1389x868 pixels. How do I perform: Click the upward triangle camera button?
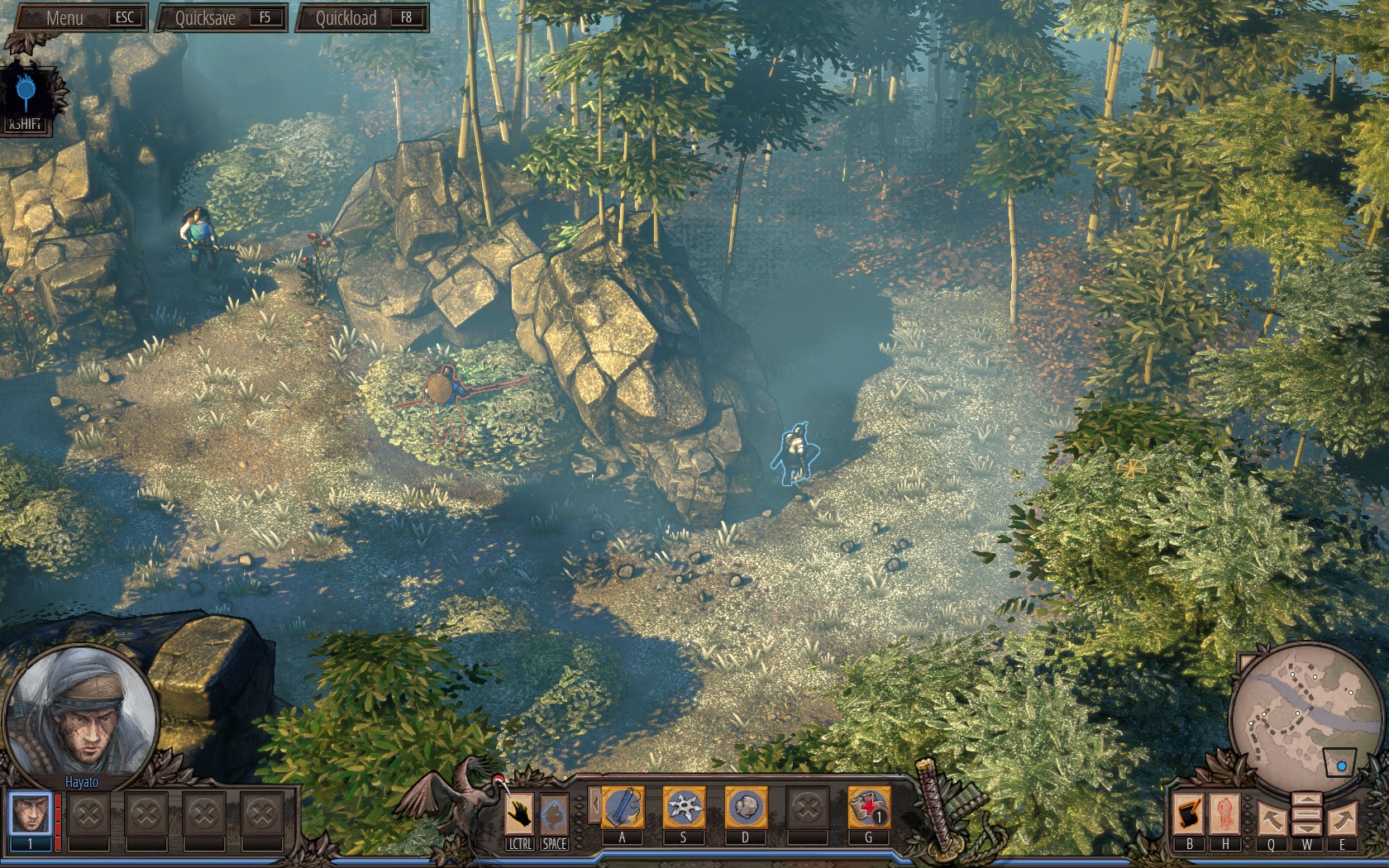(x=1306, y=801)
